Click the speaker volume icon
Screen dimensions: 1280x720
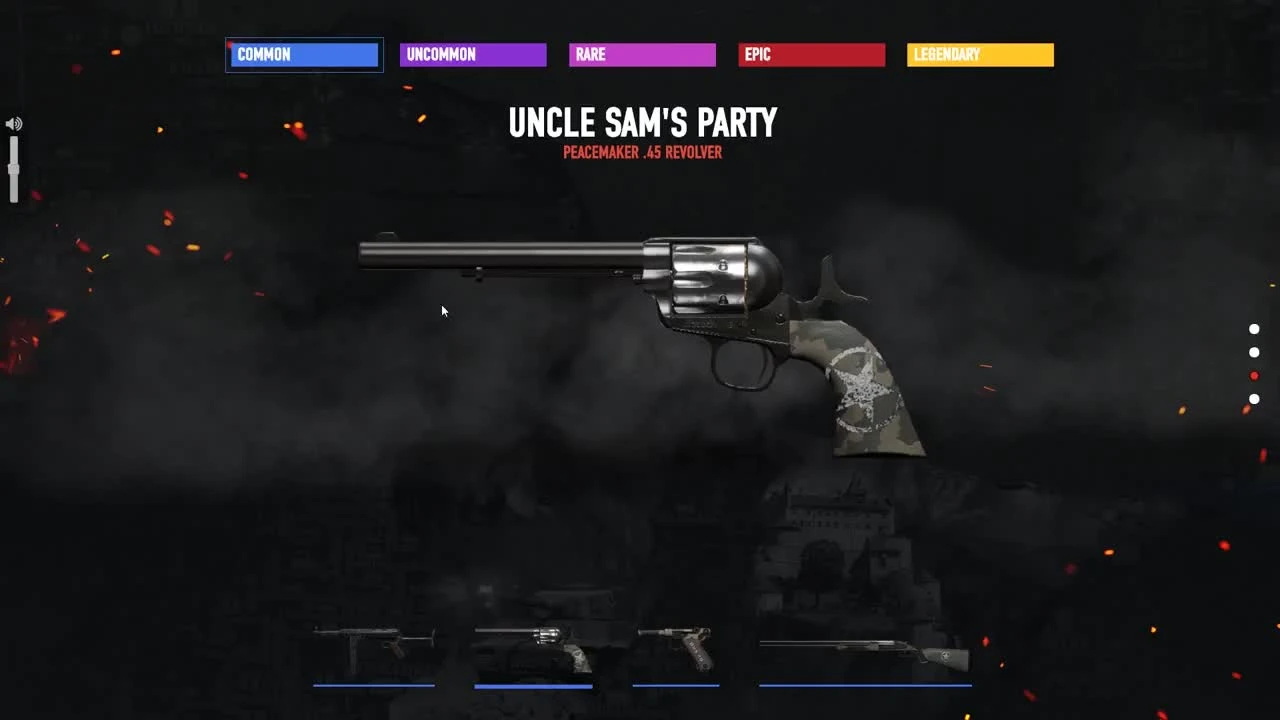click(13, 123)
